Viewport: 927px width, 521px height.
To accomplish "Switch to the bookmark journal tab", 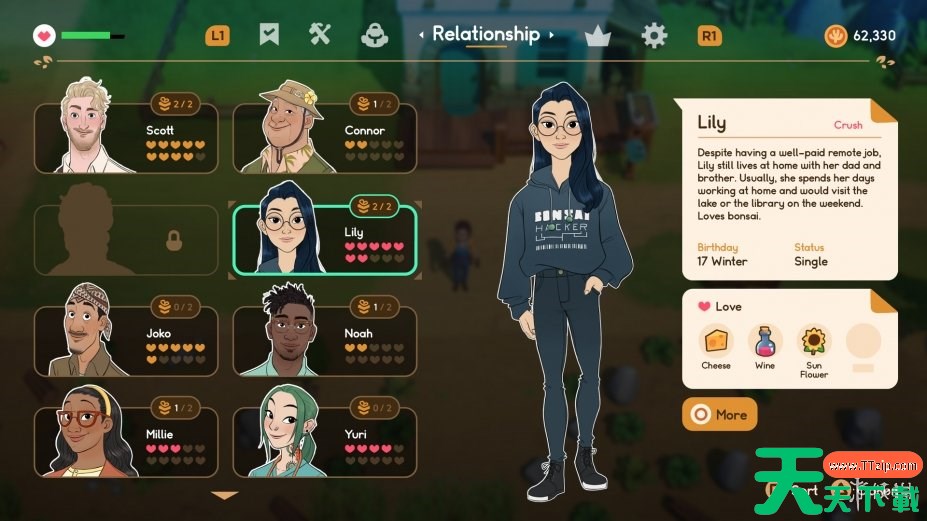I will point(269,35).
